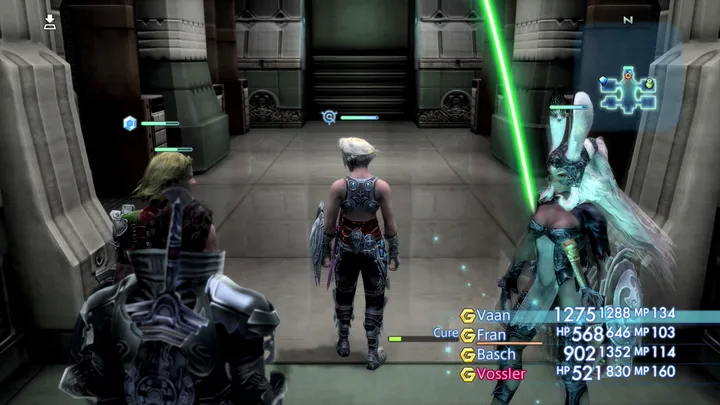
Task: Choose Fran's party row
Action: [x=491, y=335]
